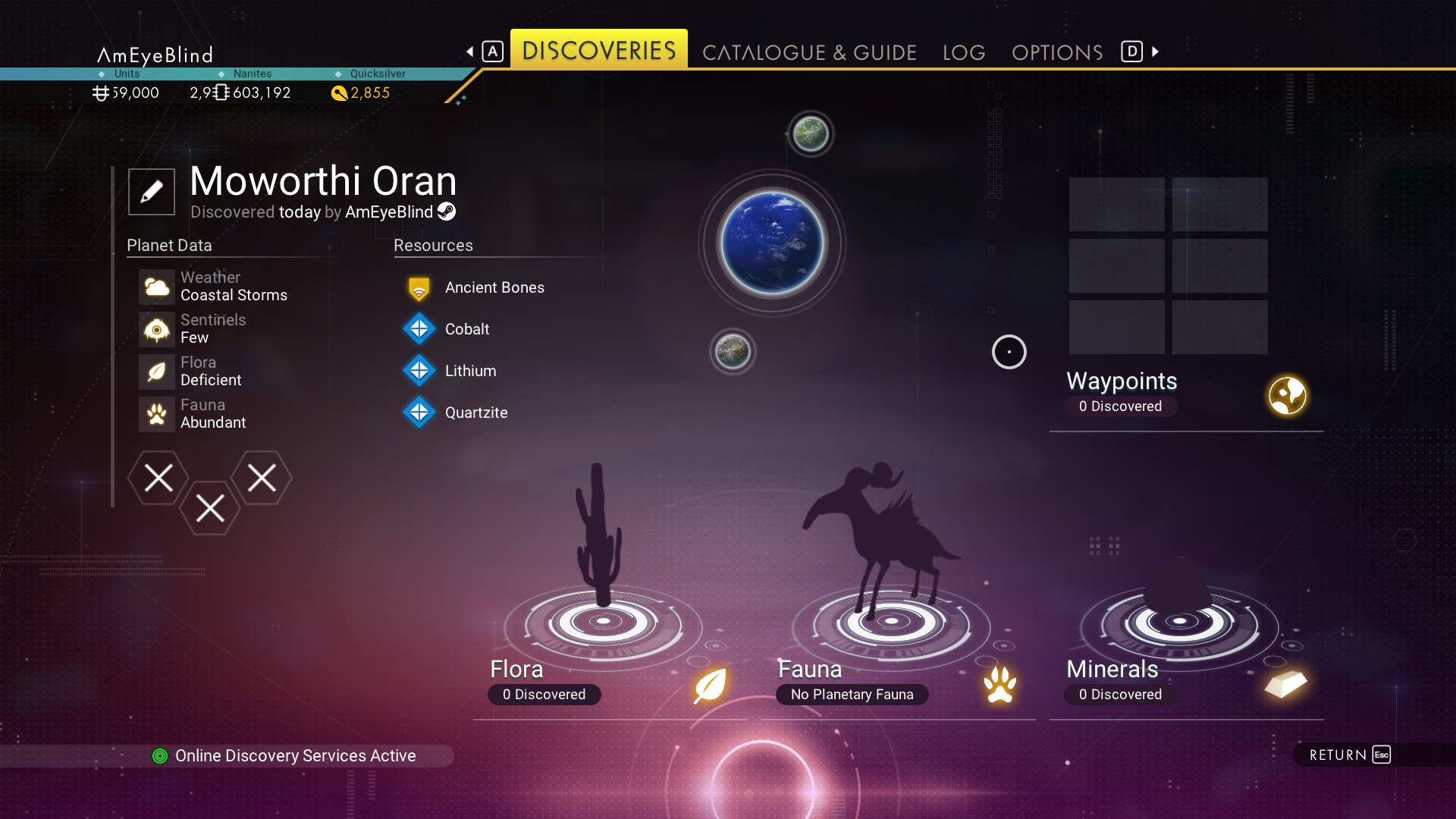This screenshot has width=1456, height=819.
Task: Select the Quartzite resource entry
Action: pos(476,413)
